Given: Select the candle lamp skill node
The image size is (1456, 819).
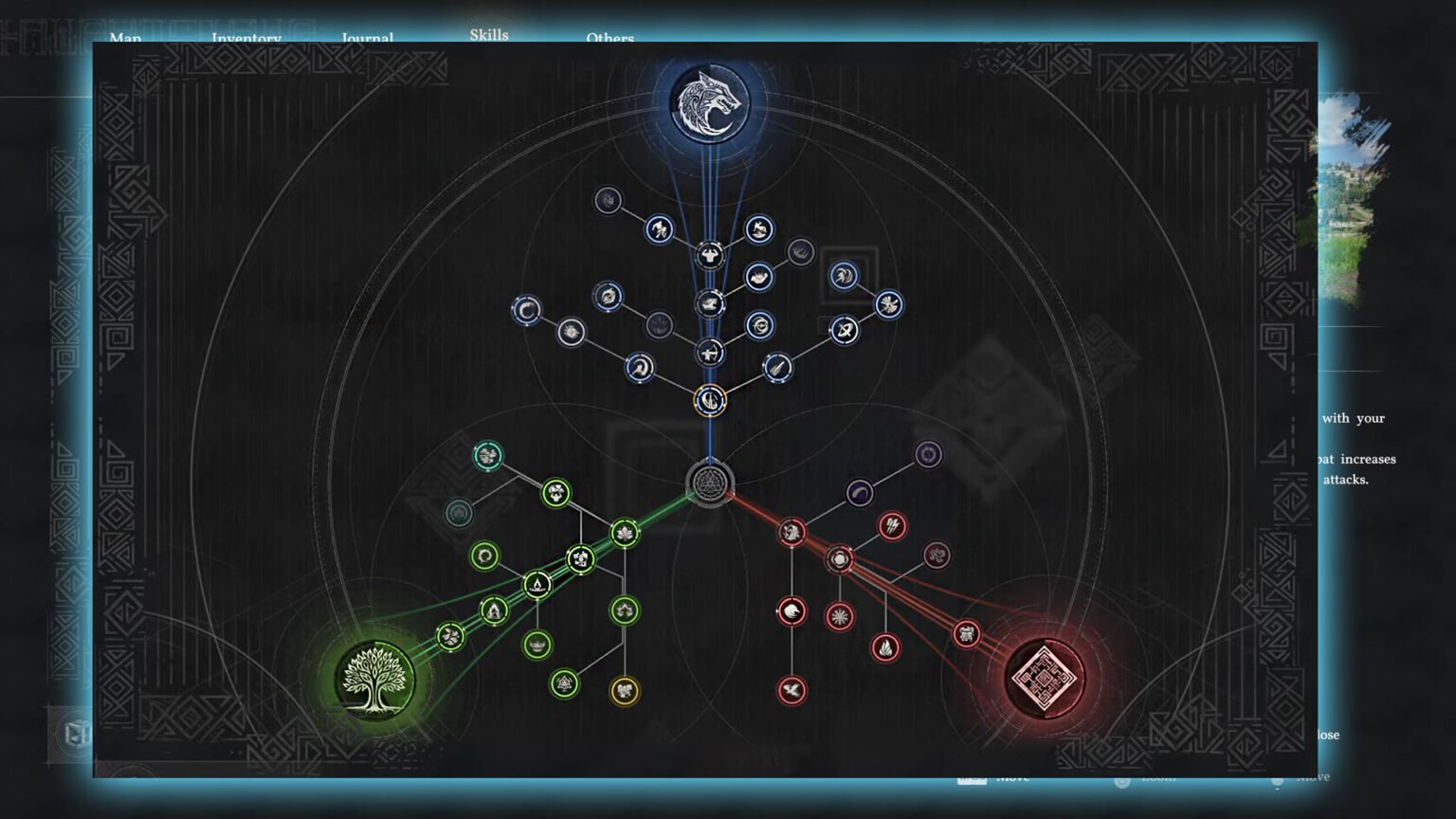Looking at the screenshot, I should pyautogui.click(x=537, y=584).
